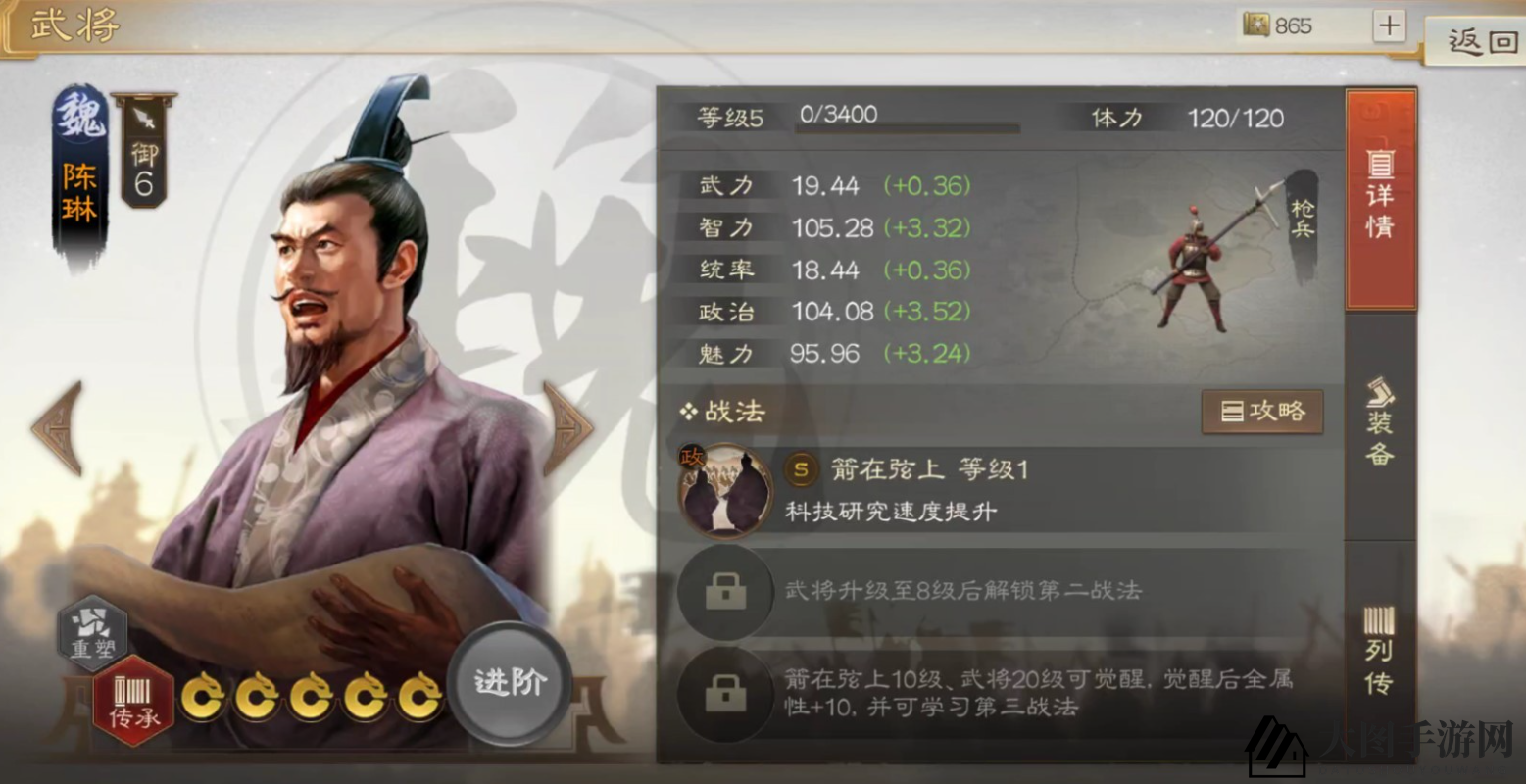Click the plus next to currency
The height and width of the screenshot is (784, 1526).
[1388, 24]
